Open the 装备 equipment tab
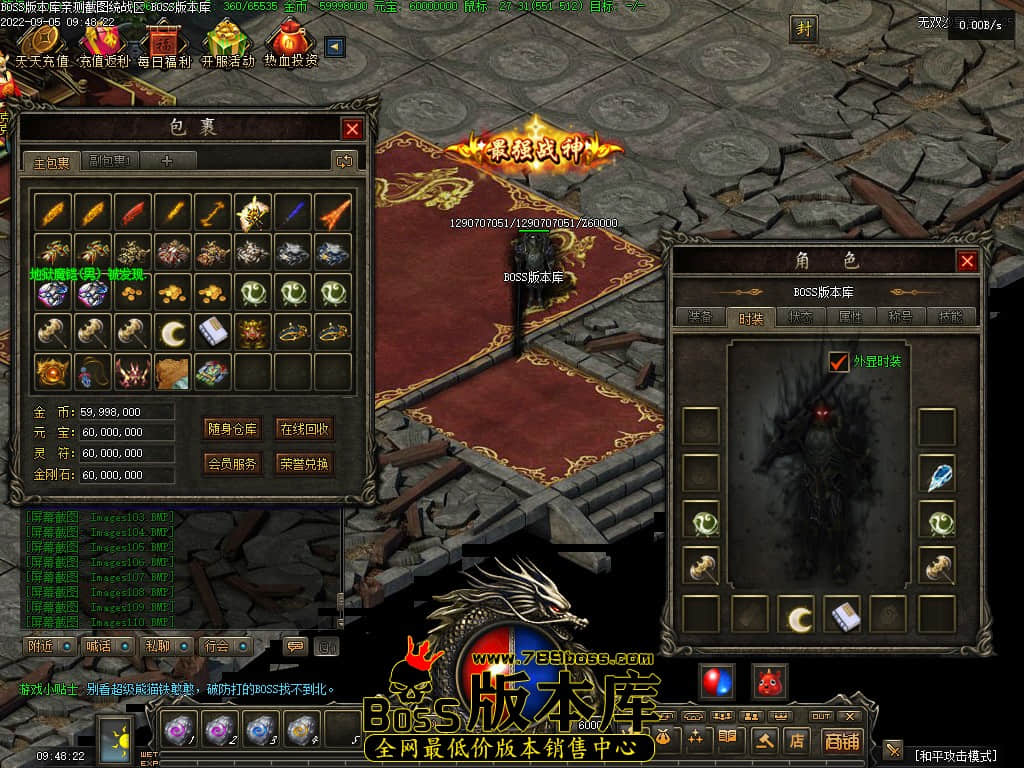The image size is (1024, 768). 700,317
